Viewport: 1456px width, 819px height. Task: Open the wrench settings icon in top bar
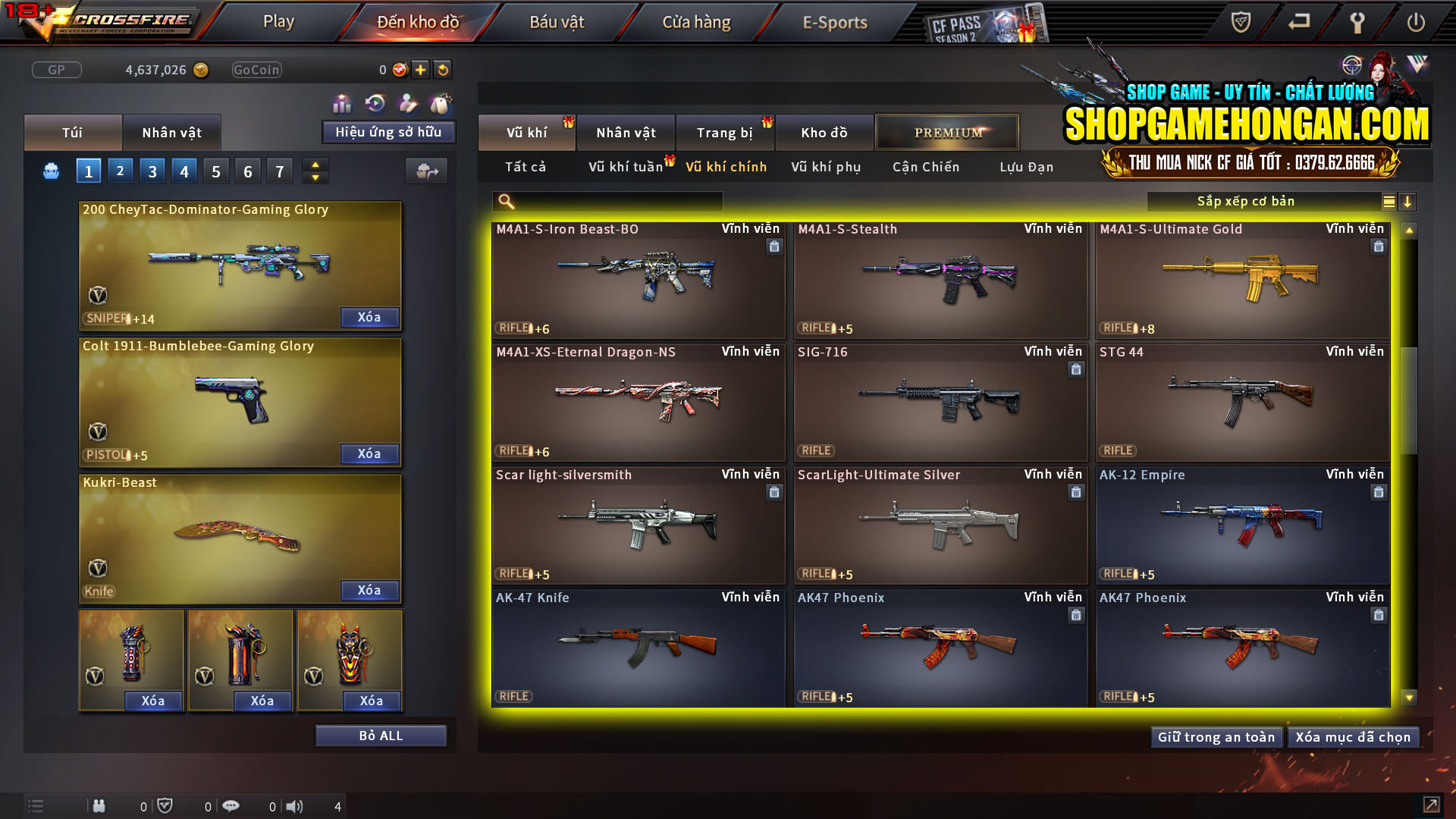coord(1357,23)
